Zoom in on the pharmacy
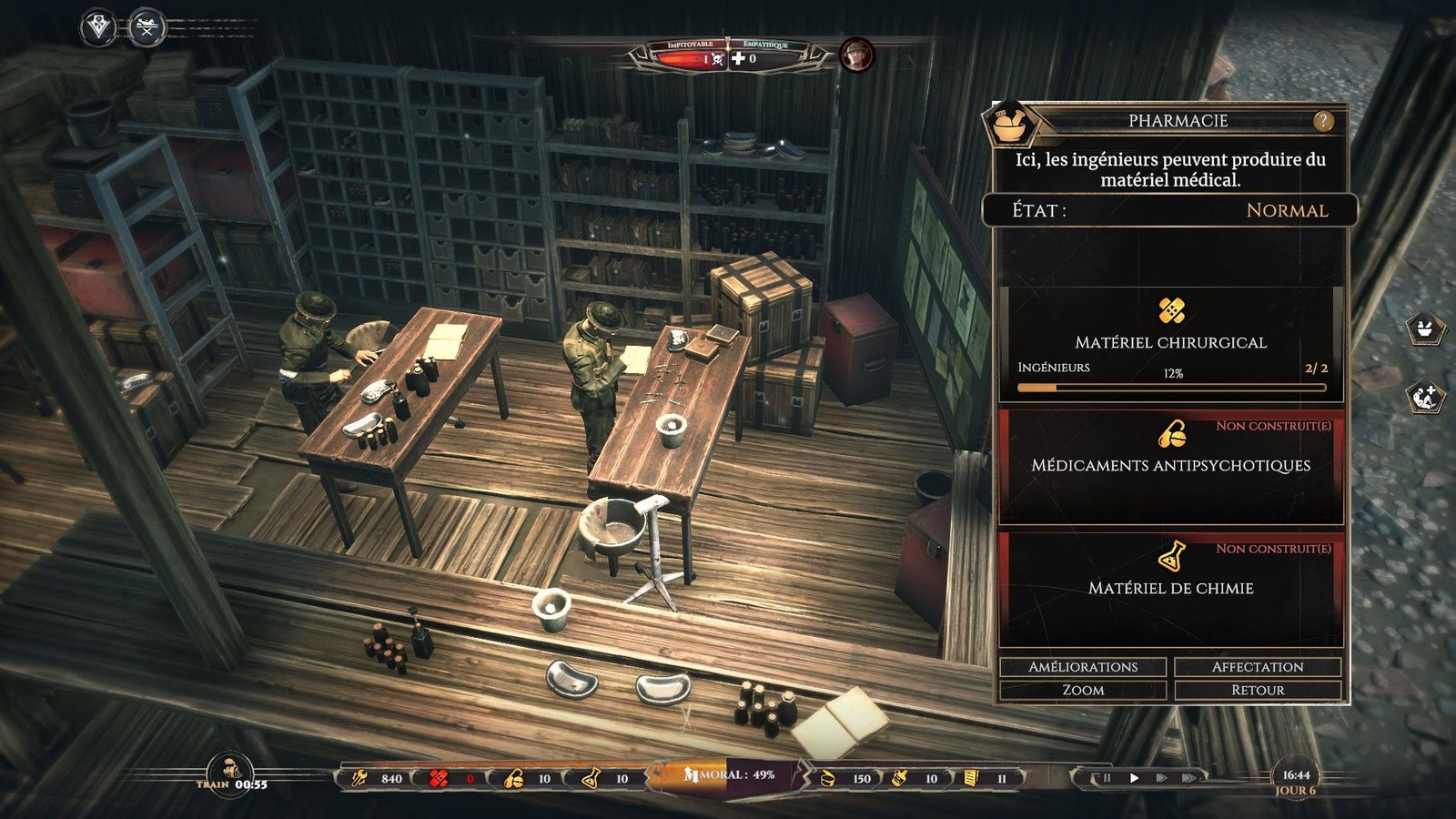The height and width of the screenshot is (819, 1456). [1083, 690]
